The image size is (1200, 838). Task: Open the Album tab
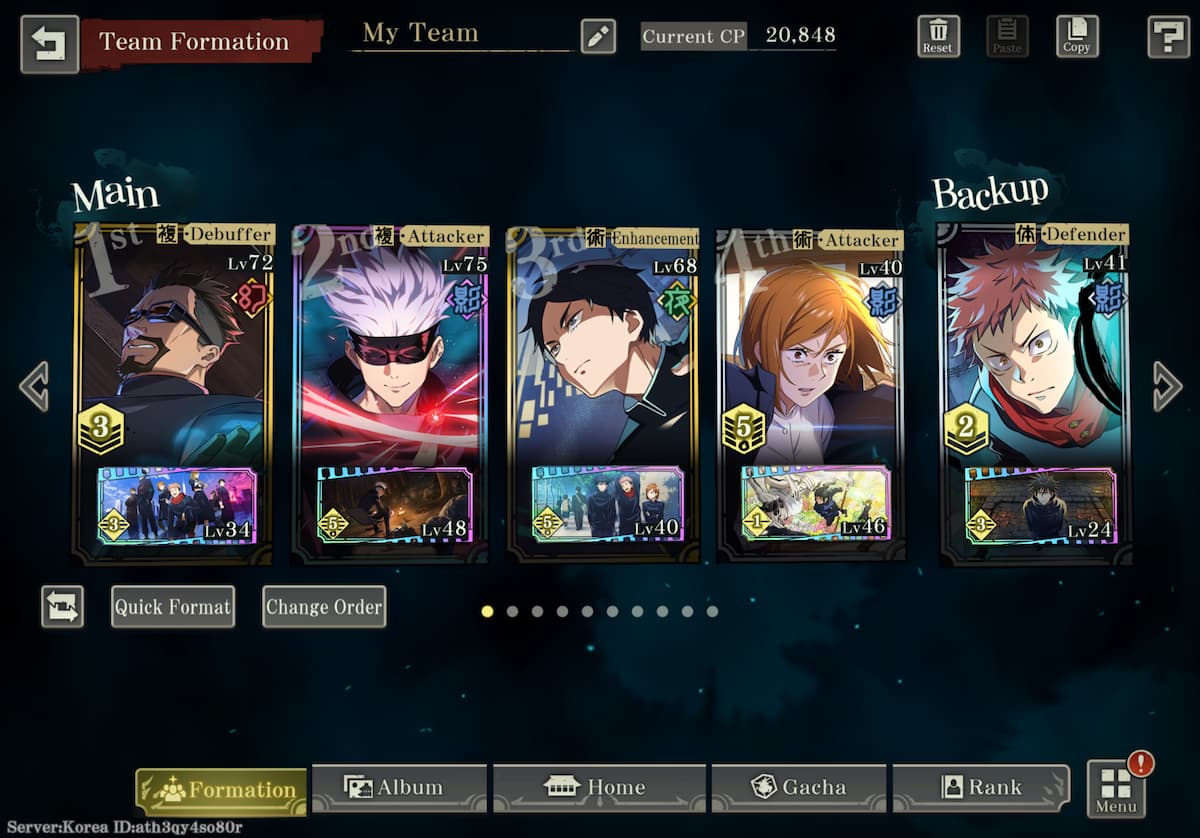point(398,788)
